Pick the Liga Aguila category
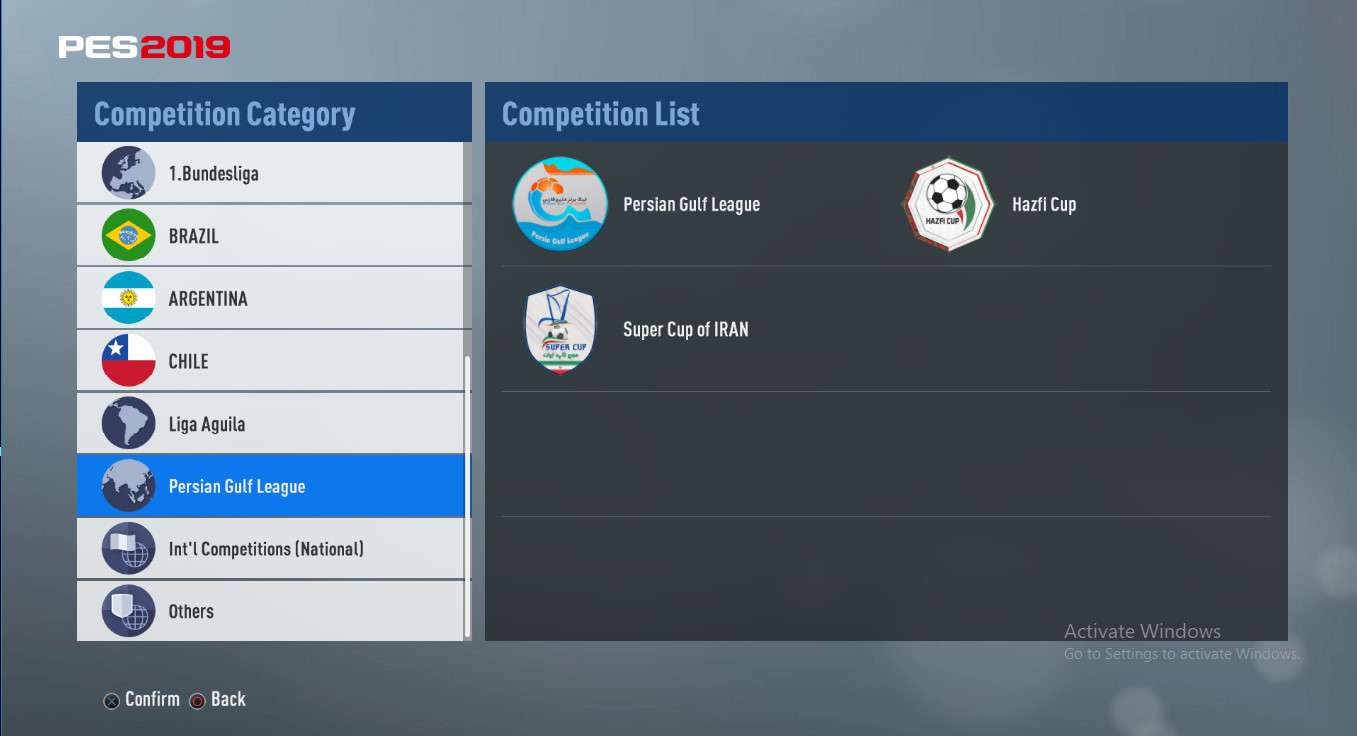1357x736 pixels. [x=270, y=424]
